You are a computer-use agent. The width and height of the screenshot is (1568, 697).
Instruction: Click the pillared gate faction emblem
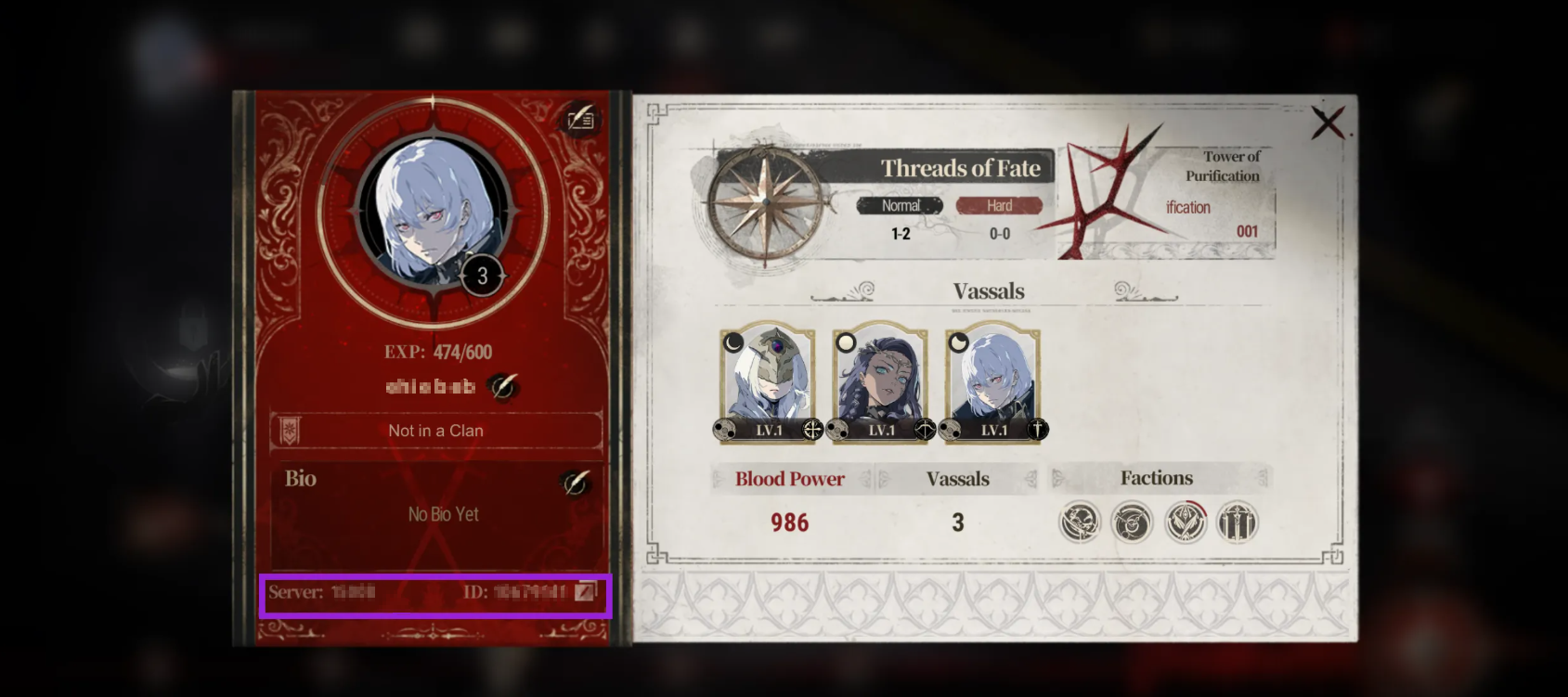[x=1238, y=522]
